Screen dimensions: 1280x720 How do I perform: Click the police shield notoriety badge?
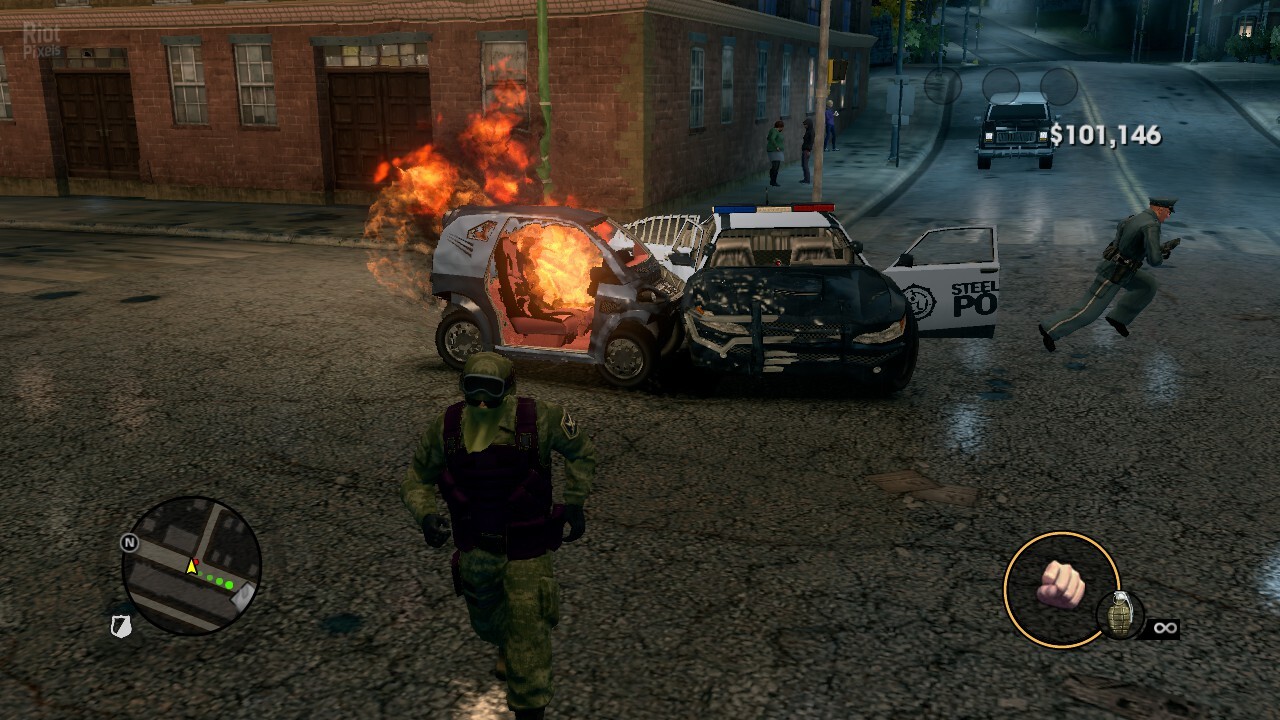point(121,626)
